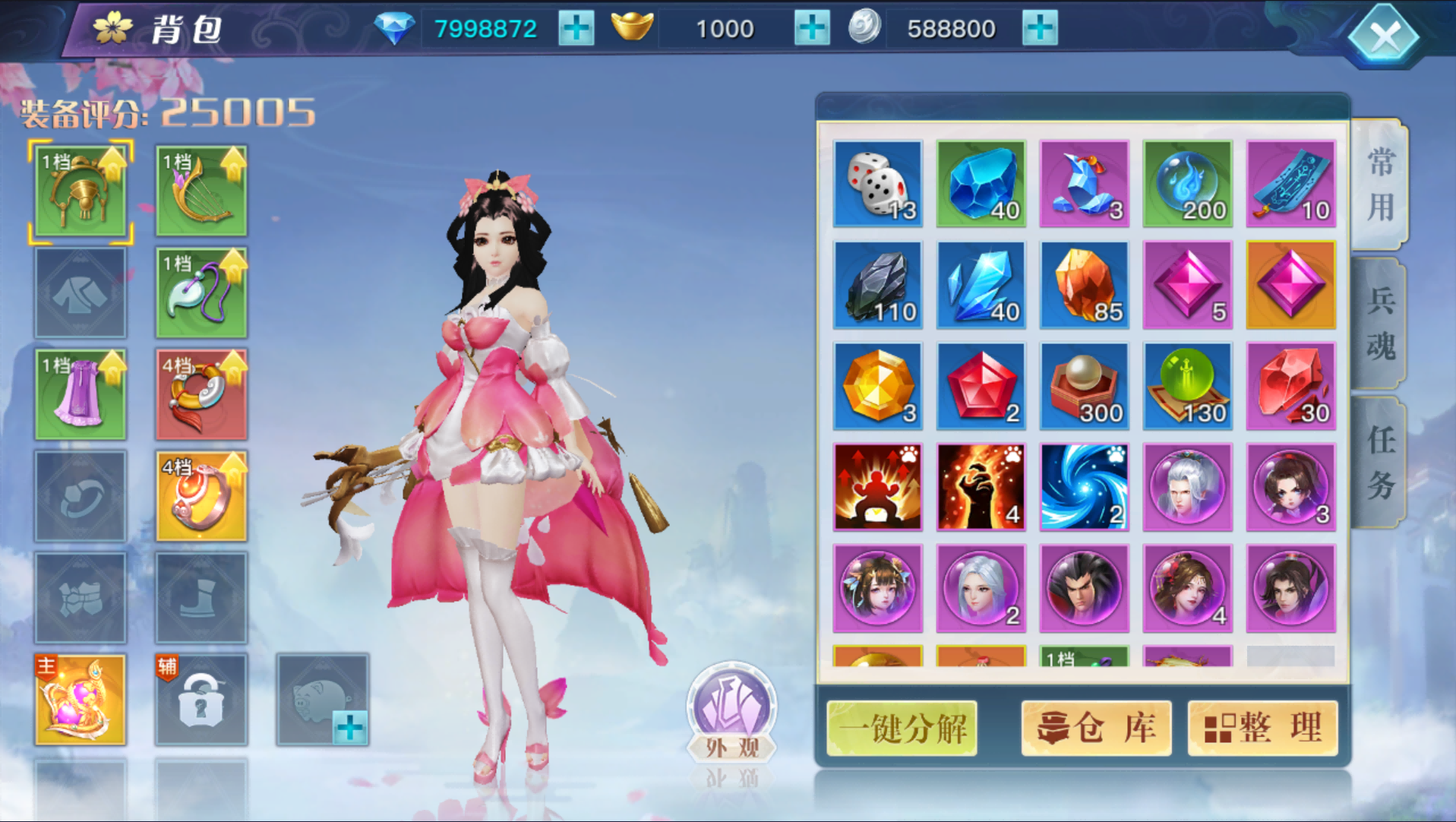Select the black ore stack of 110
1456x822 pixels.
coord(877,285)
